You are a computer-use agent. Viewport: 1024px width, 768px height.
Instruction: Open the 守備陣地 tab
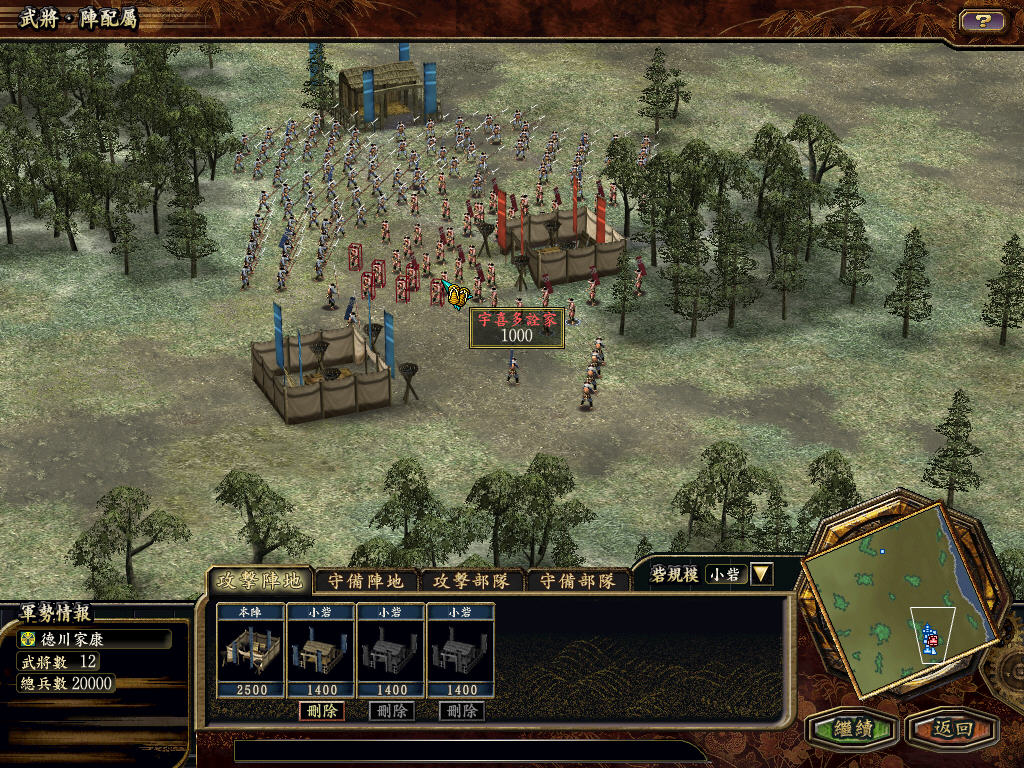tap(367, 581)
